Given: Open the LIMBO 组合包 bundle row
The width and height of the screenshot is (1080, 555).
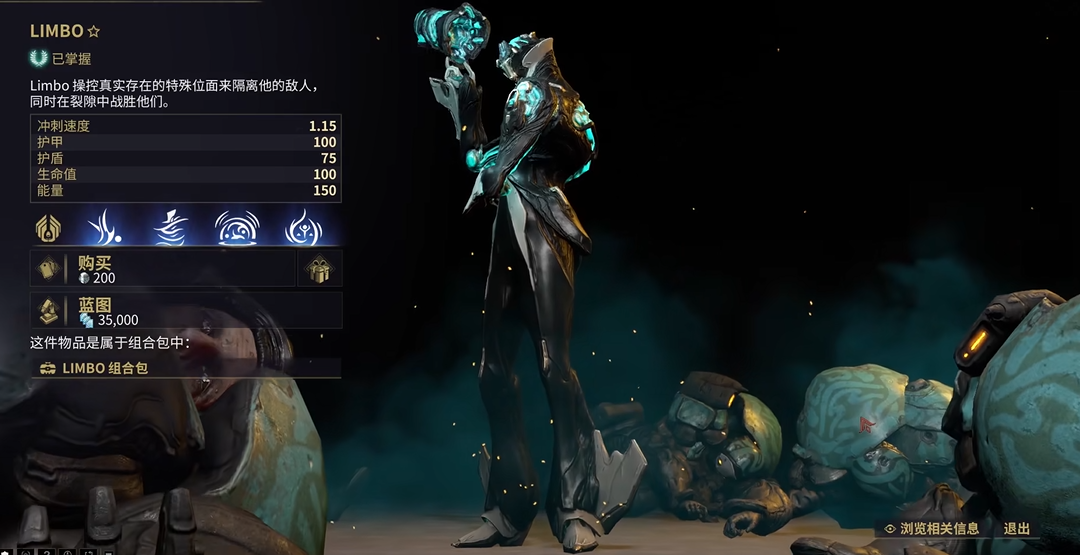Looking at the screenshot, I should 185,368.
